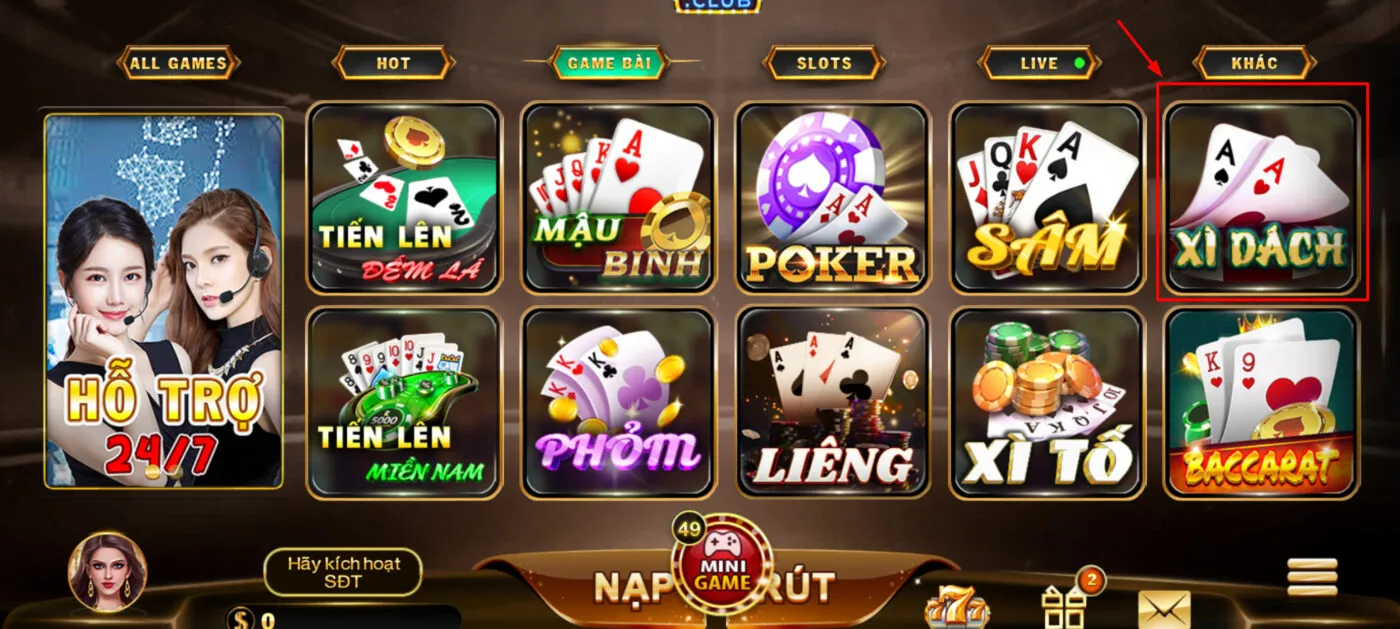Select the Baccarat game tile

(1261, 402)
